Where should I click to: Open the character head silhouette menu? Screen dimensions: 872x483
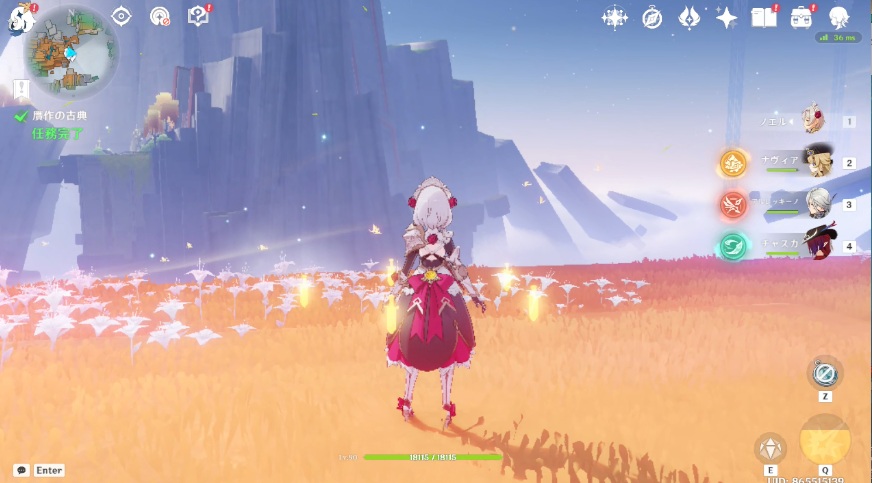point(839,17)
